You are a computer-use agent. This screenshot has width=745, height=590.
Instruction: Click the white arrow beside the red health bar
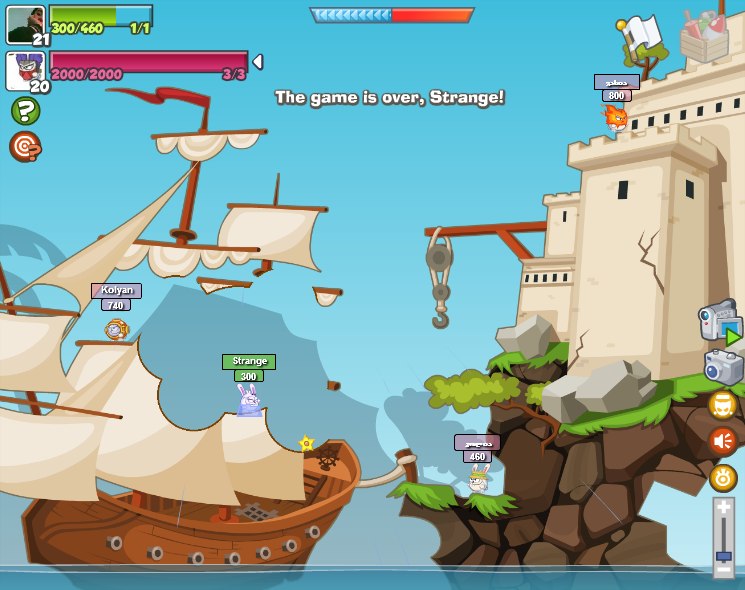258,62
